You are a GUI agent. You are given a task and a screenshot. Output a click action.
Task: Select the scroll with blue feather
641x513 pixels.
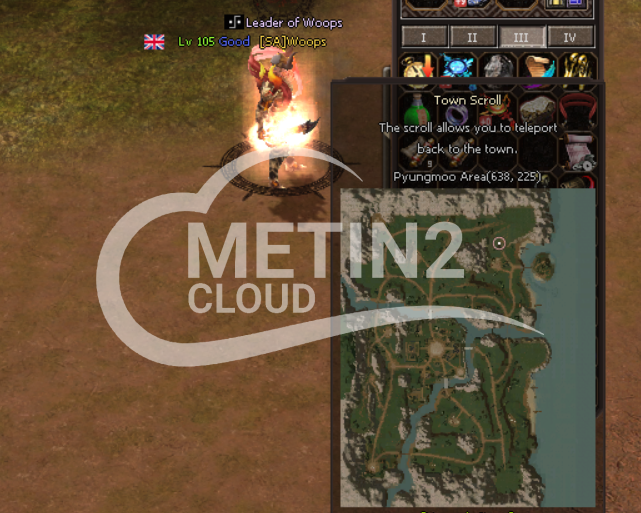[537, 68]
